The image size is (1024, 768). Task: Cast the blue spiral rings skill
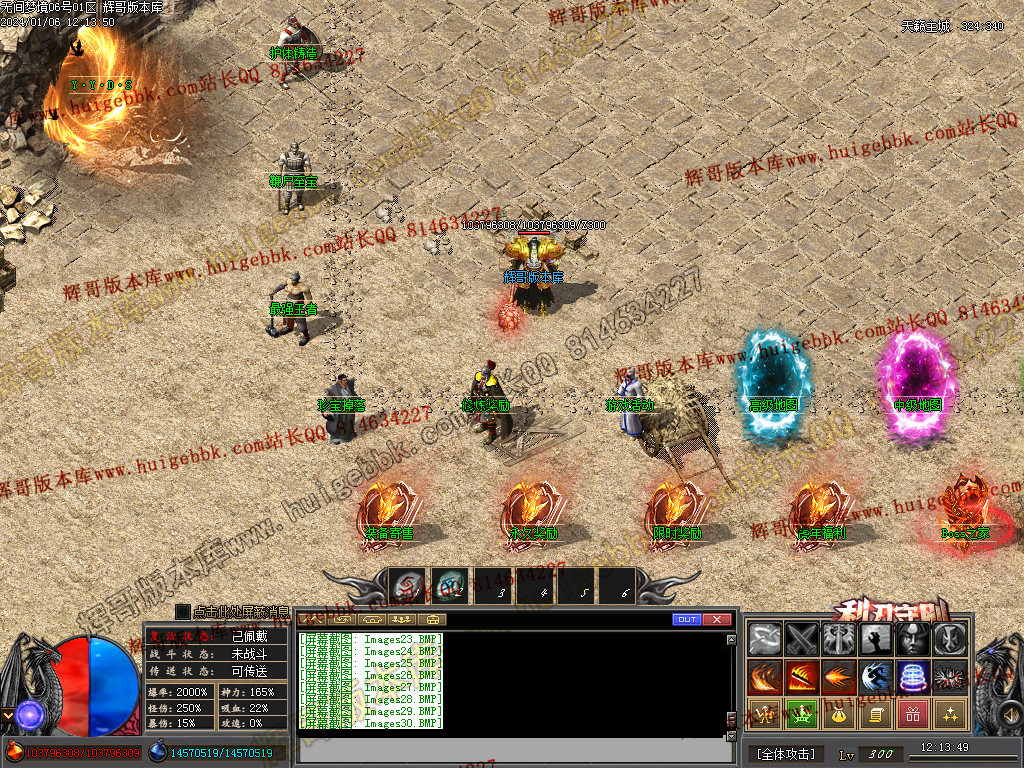click(913, 677)
